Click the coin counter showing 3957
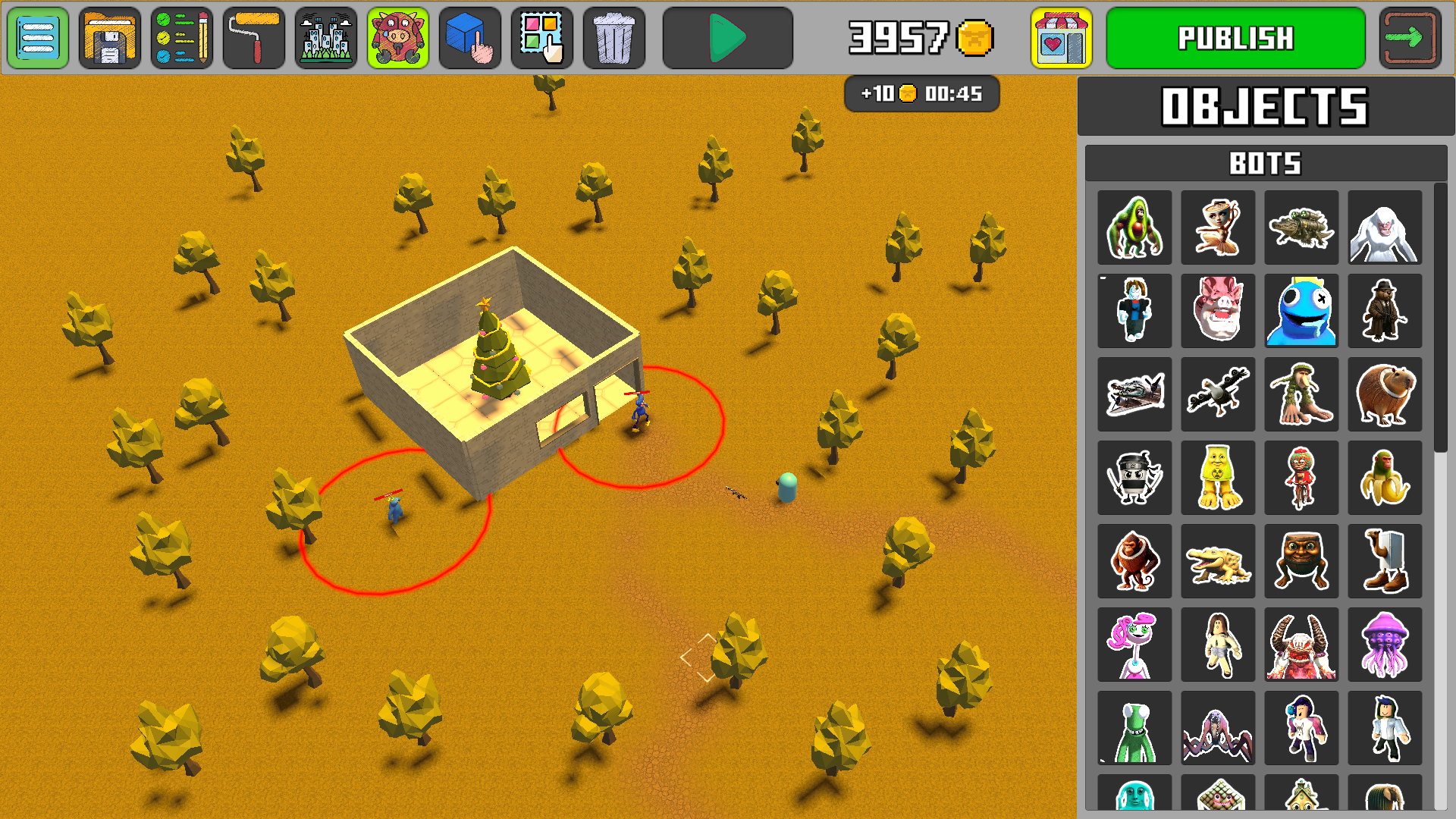The image size is (1456, 819). point(914,37)
